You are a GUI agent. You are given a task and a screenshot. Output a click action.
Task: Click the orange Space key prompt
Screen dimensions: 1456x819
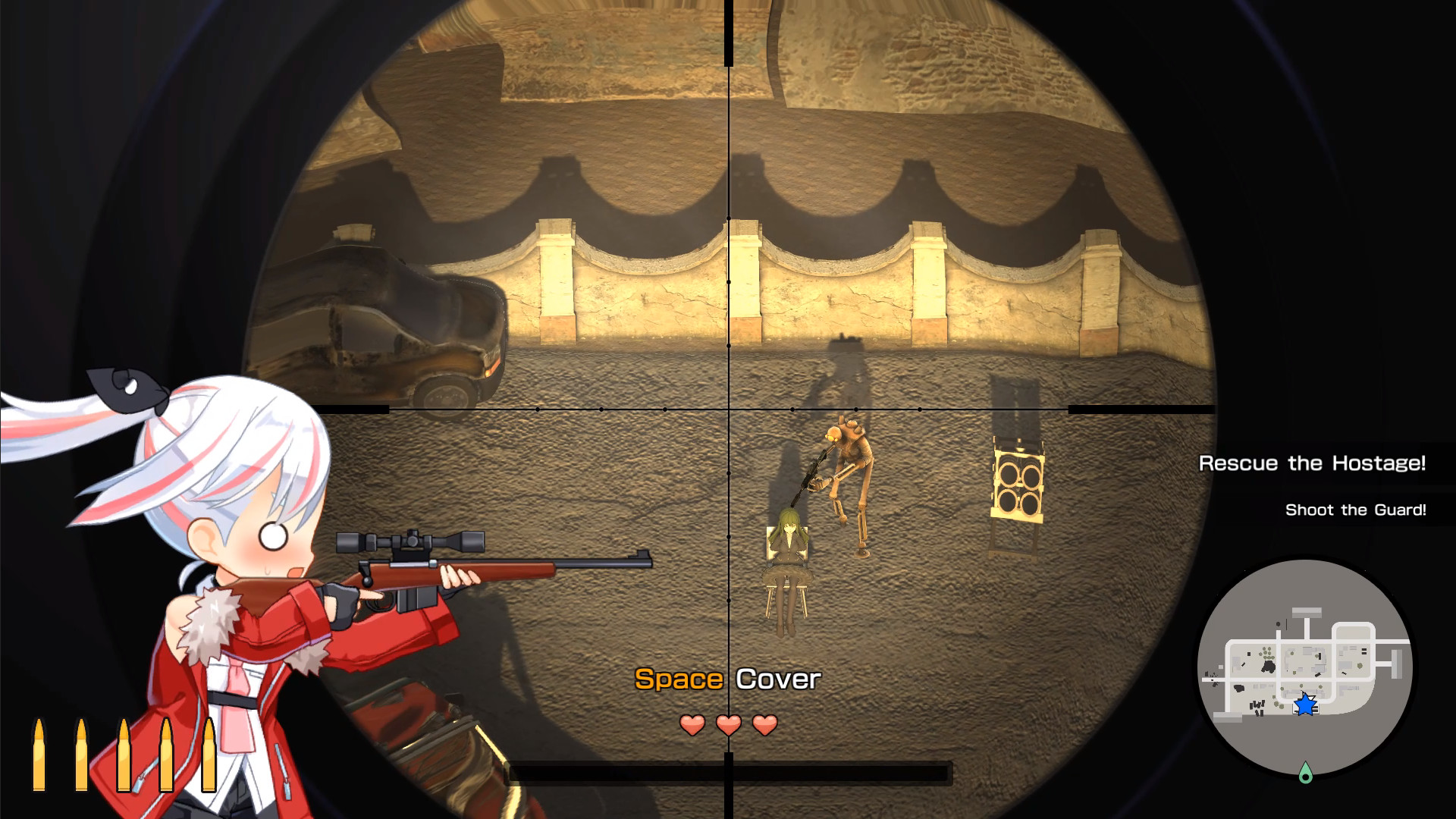(x=677, y=679)
